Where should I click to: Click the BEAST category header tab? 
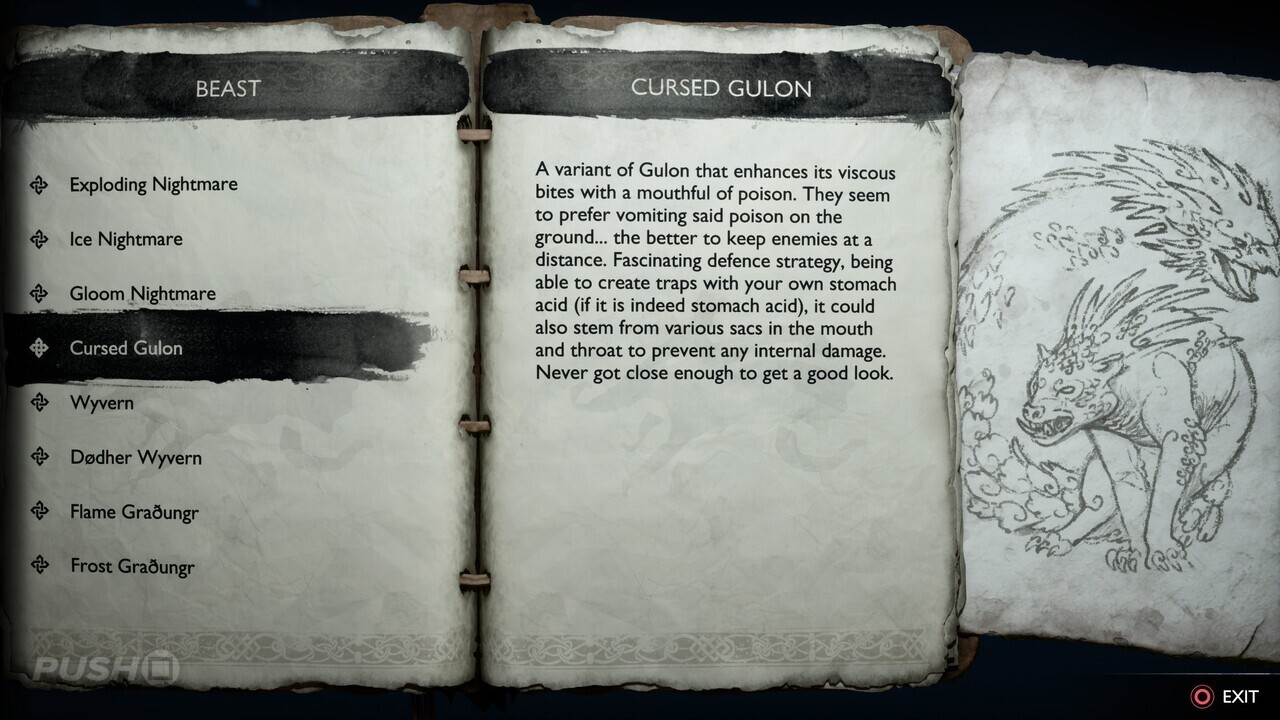coord(228,88)
